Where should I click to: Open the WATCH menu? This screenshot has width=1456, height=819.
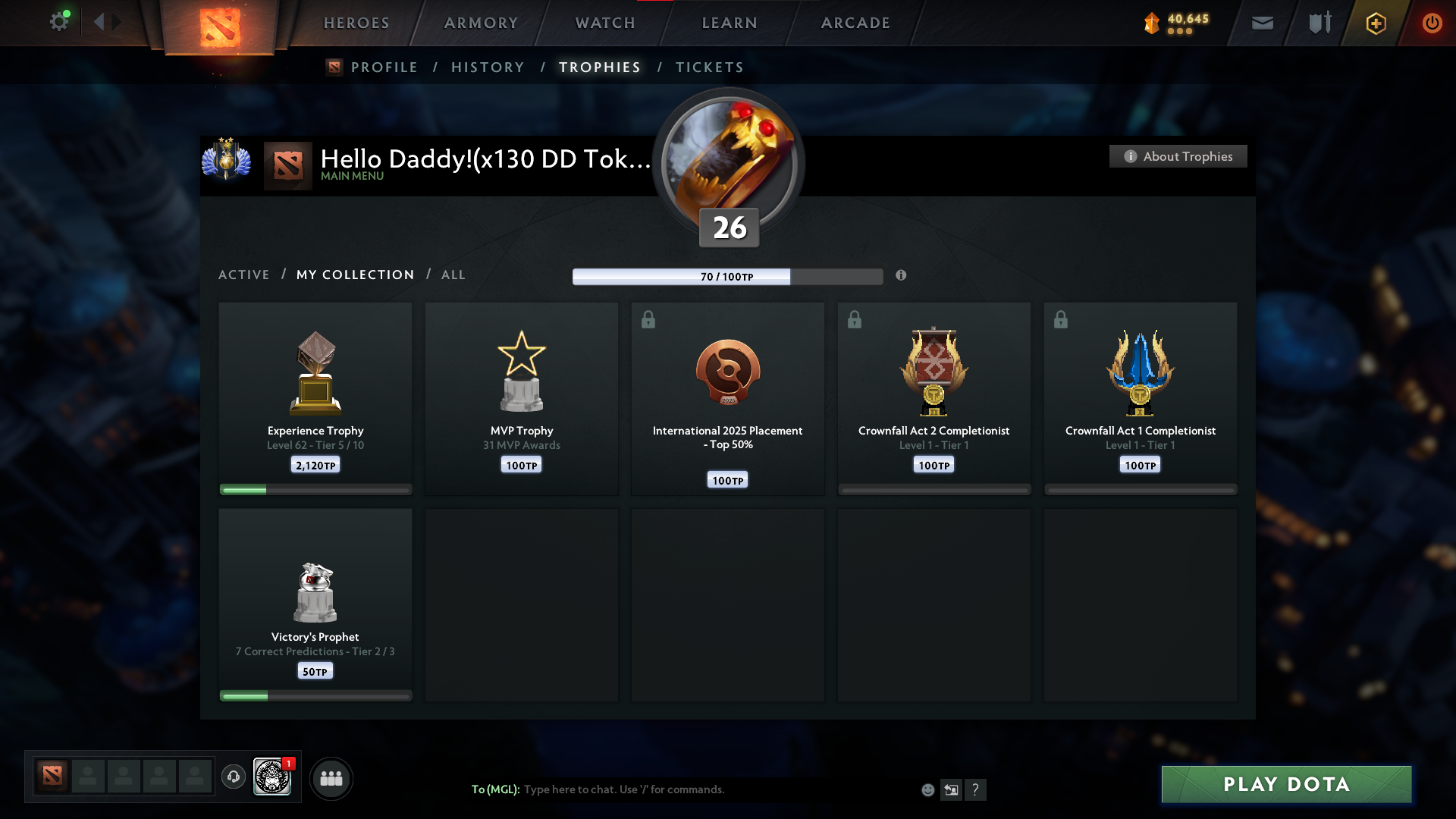[604, 23]
